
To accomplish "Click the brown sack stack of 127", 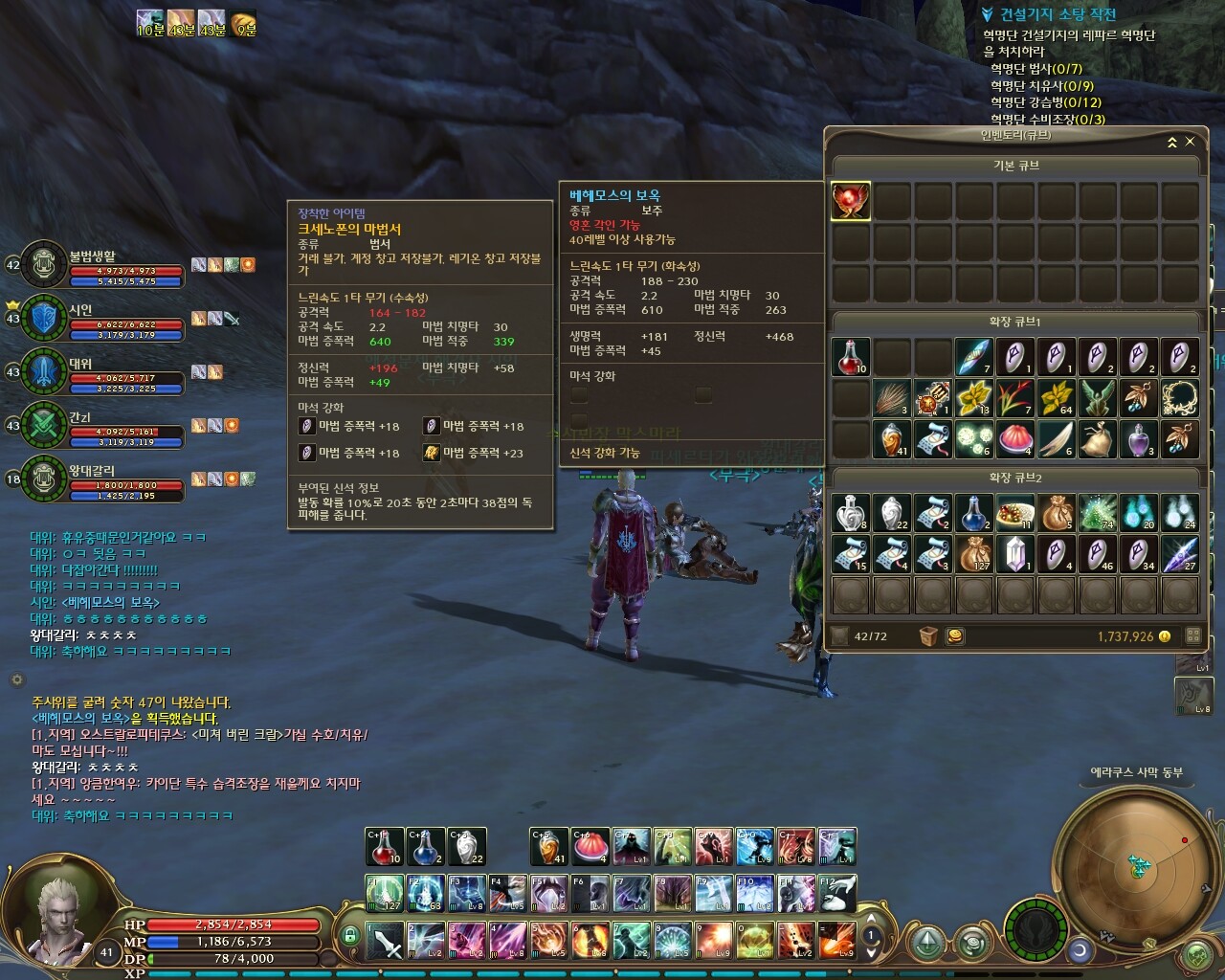I will pos(973,554).
